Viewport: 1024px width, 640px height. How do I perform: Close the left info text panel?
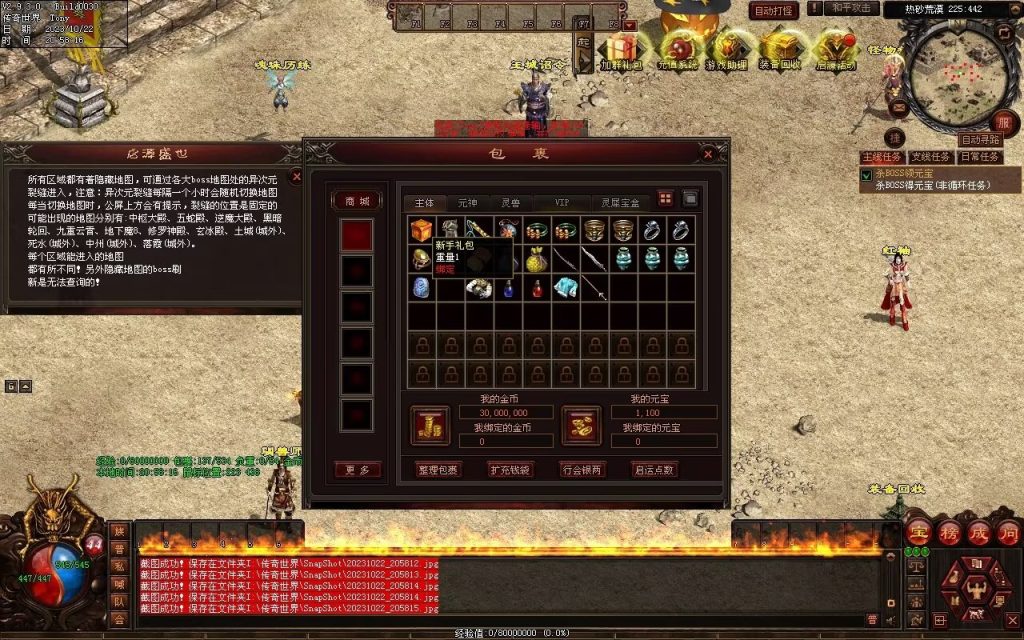tap(296, 177)
